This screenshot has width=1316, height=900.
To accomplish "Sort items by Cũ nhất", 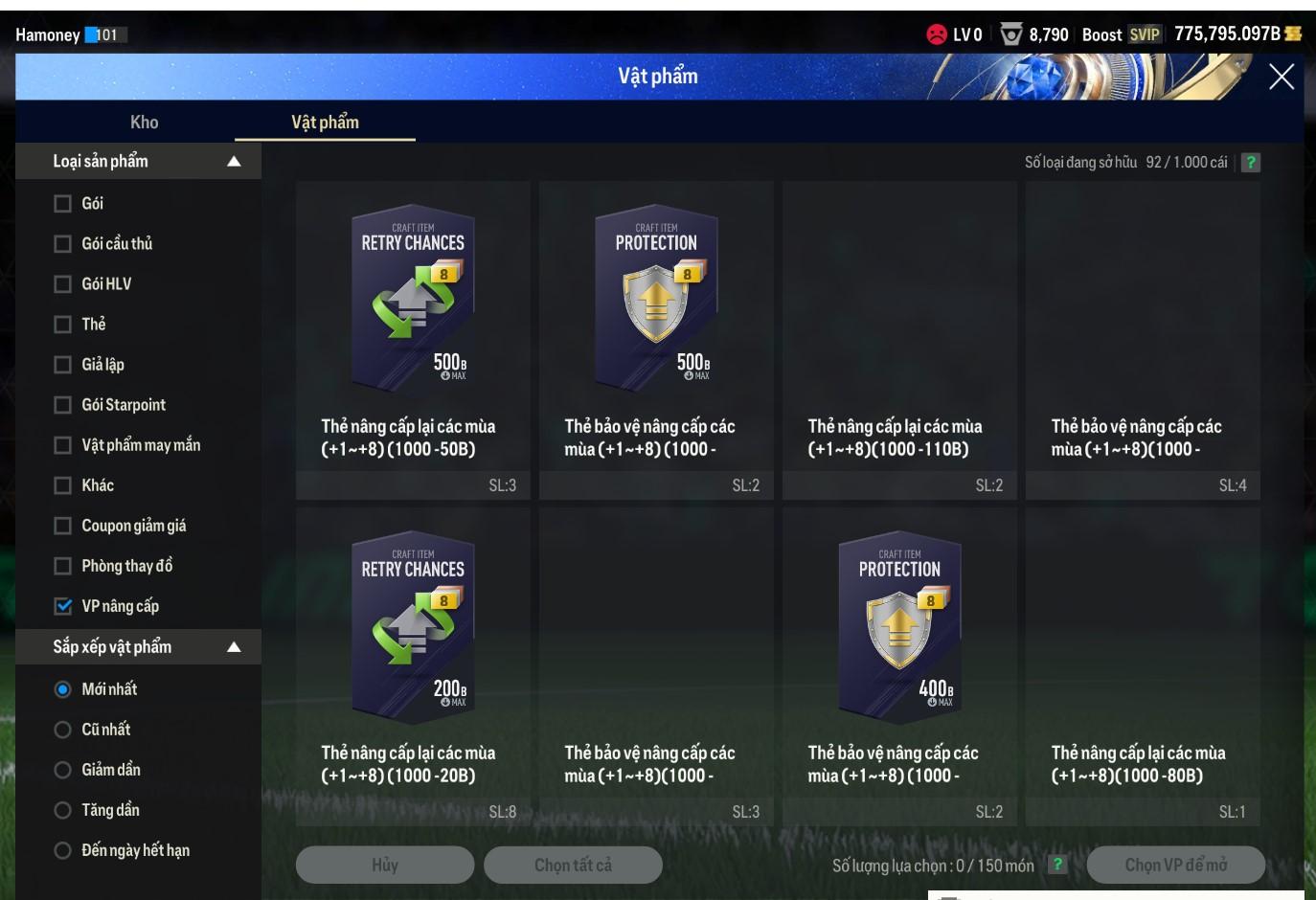I will pyautogui.click(x=63, y=730).
